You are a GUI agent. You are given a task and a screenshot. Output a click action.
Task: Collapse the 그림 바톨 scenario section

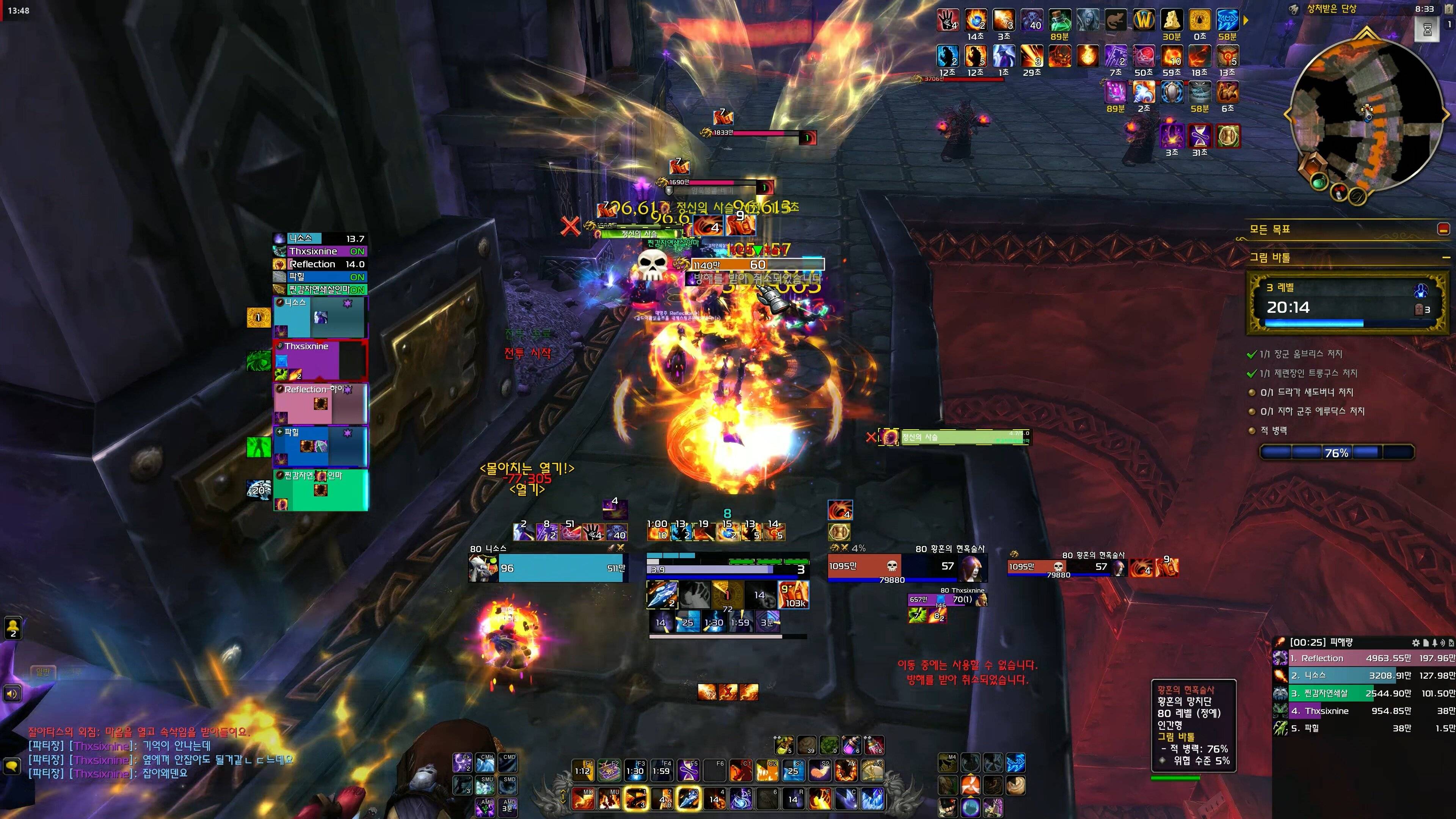point(1445,258)
